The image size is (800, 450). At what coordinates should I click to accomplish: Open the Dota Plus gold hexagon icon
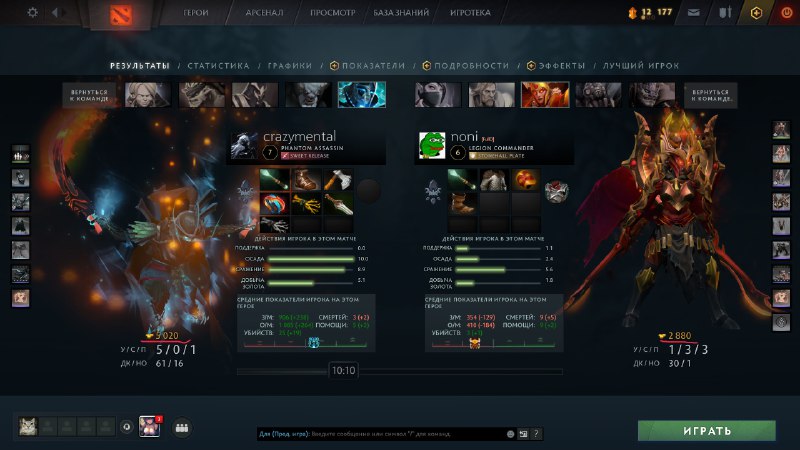tap(756, 13)
